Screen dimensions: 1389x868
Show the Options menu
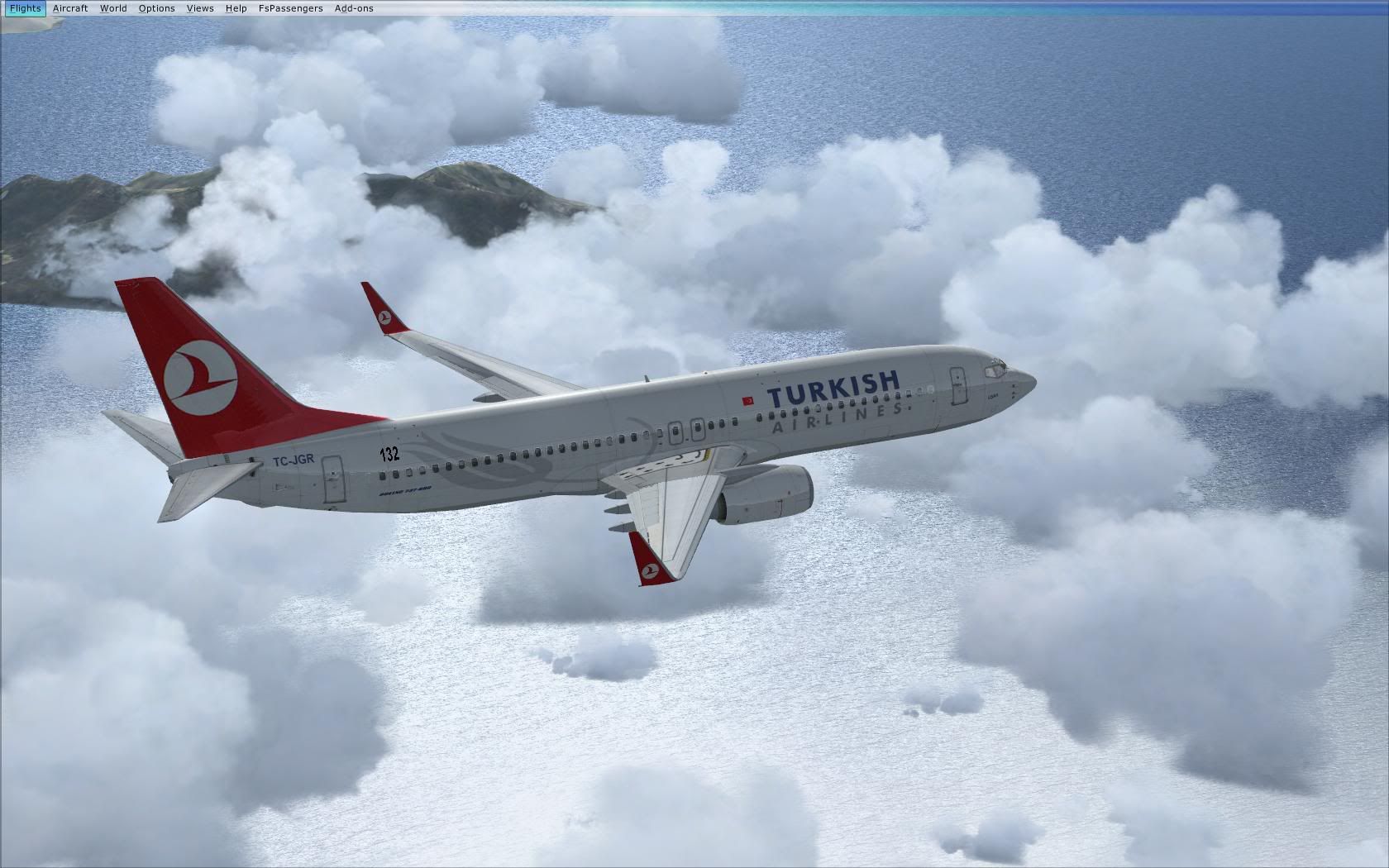click(156, 8)
